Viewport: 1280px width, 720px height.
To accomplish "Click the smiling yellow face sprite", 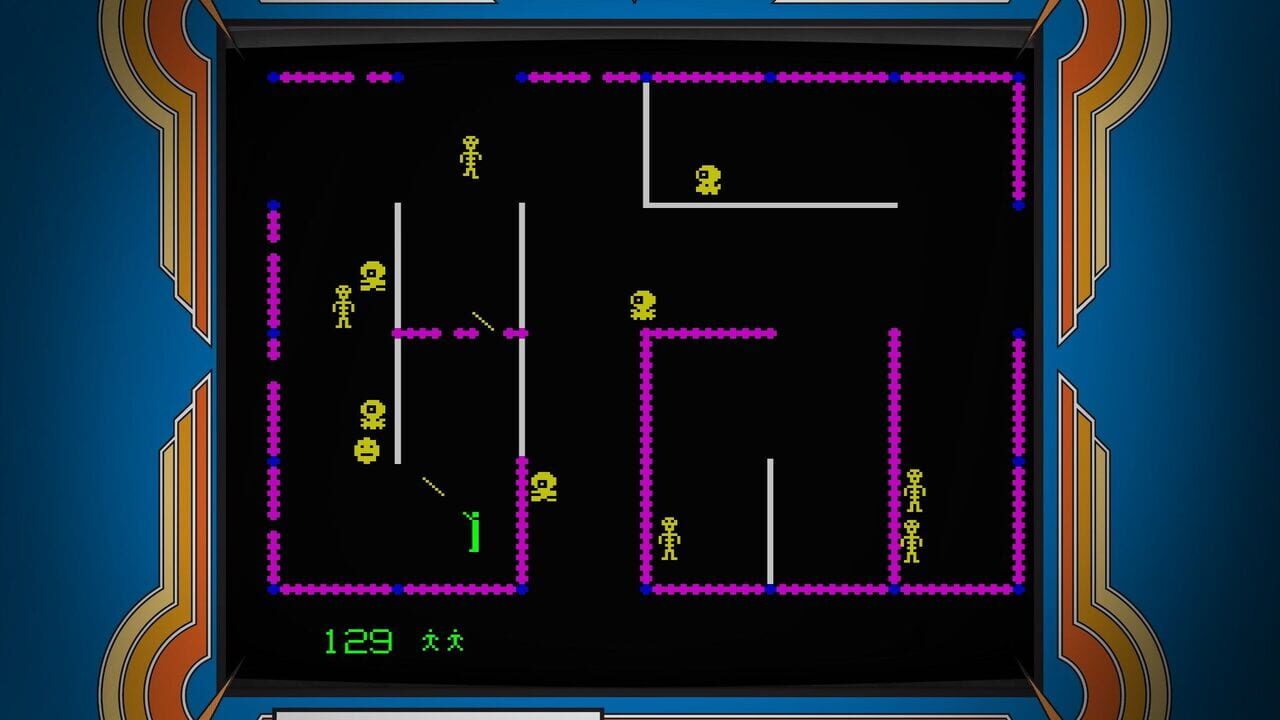I will 367,452.
